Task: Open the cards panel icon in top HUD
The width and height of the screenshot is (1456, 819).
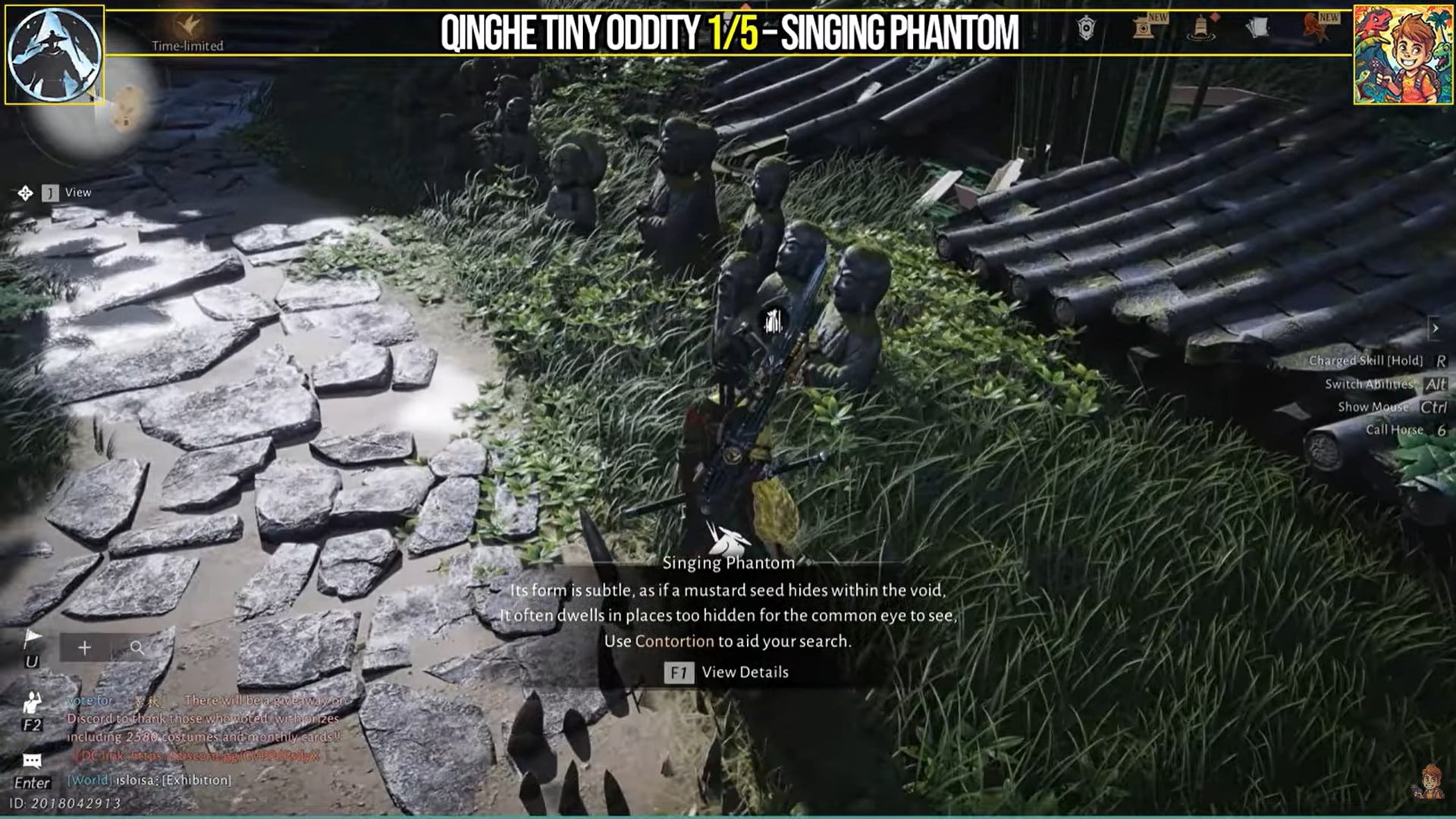Action: 1258,27
